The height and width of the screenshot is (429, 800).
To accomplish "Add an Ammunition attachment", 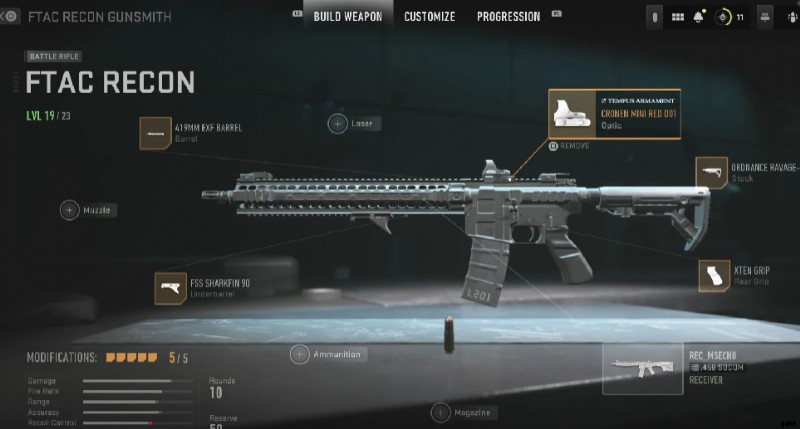I will 299,354.
